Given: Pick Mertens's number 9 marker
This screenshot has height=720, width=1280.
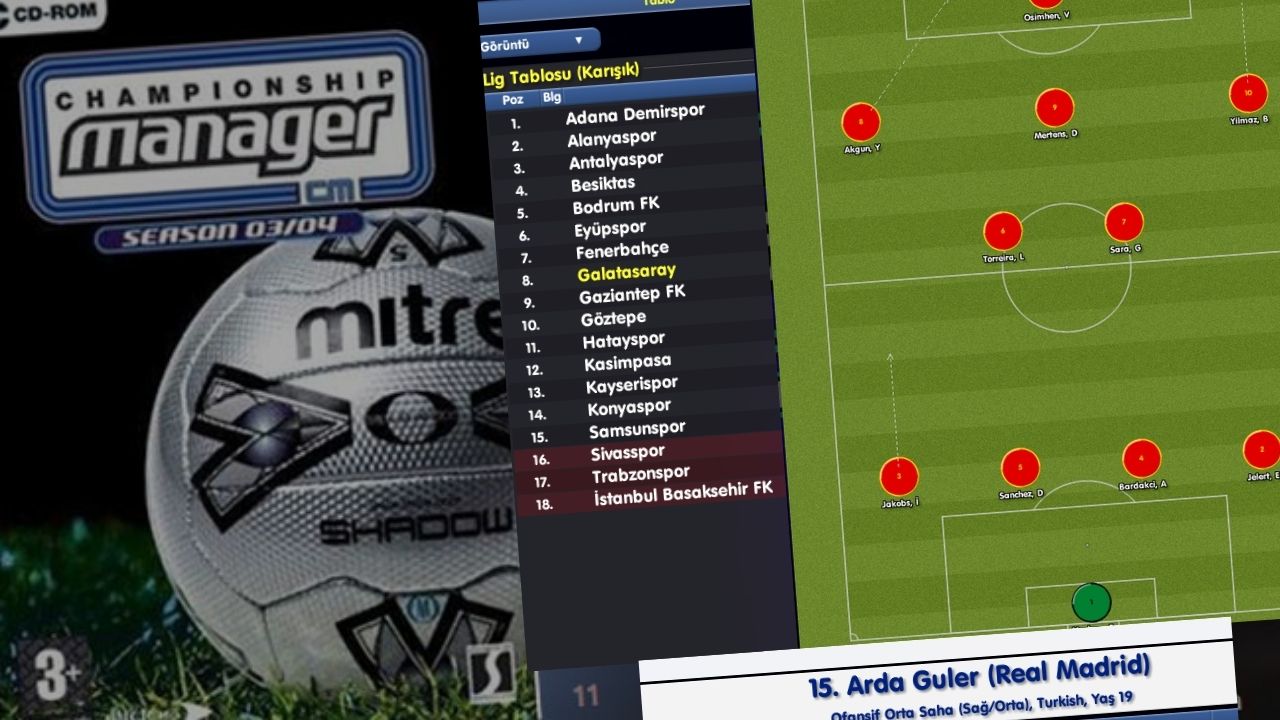Looking at the screenshot, I should pyautogui.click(x=1054, y=108).
